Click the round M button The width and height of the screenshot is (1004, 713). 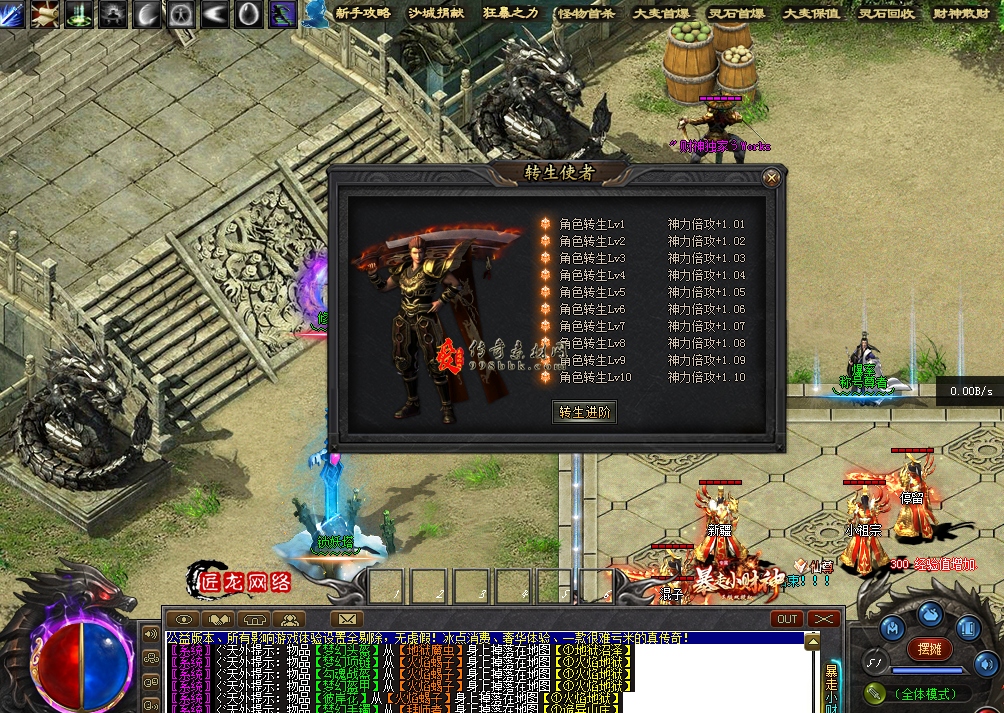[x=892, y=627]
